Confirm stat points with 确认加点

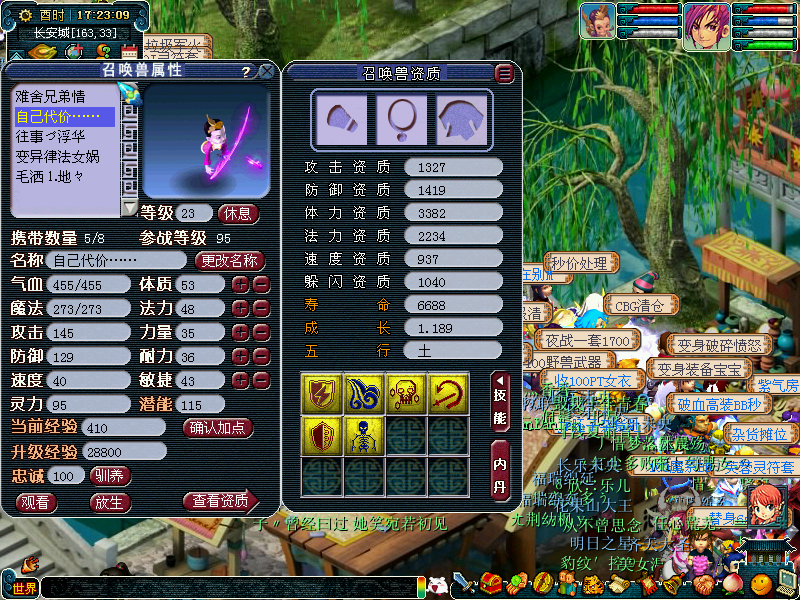click(x=218, y=427)
